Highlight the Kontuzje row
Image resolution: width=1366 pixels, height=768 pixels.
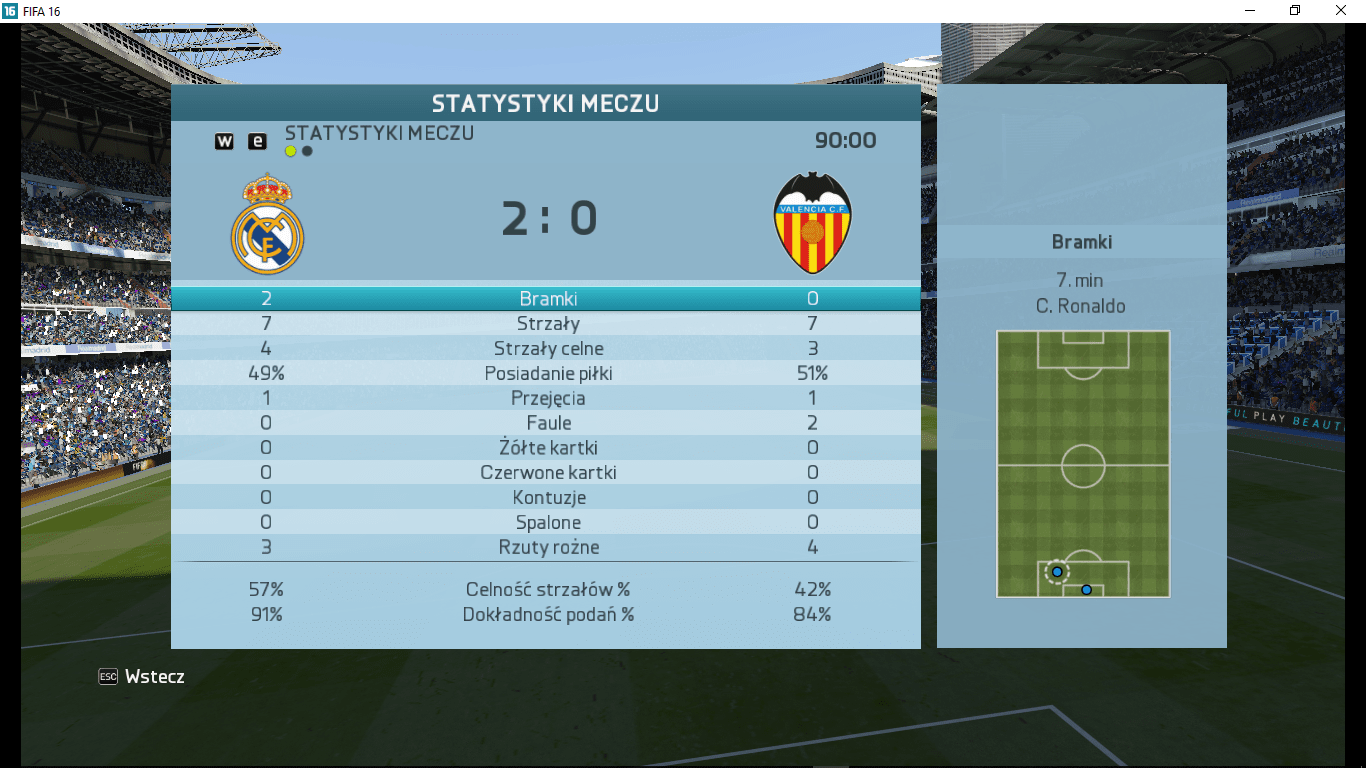547,498
